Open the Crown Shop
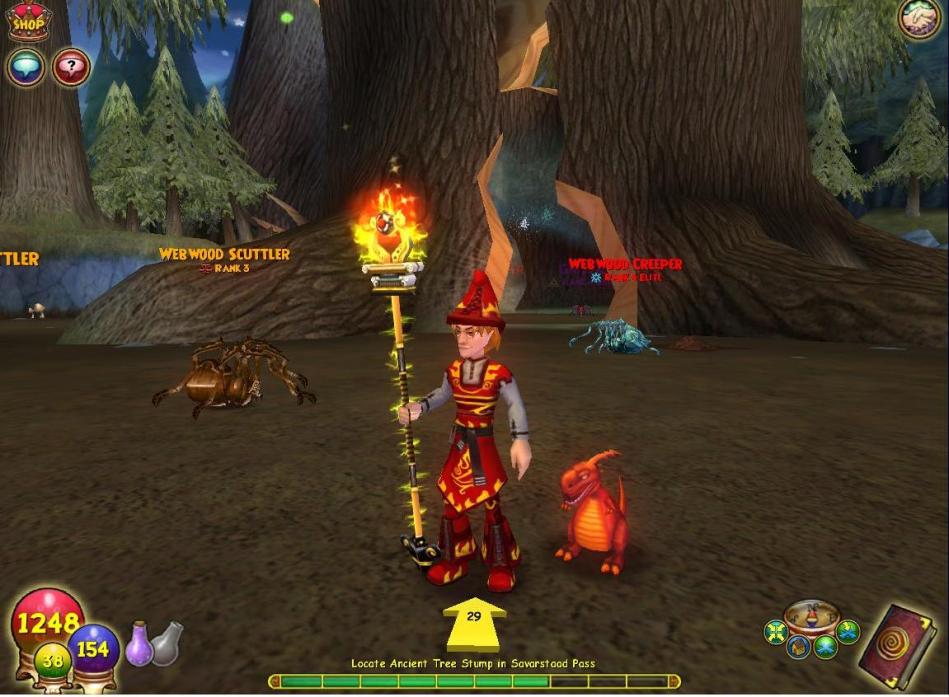949x697 pixels. point(29,22)
